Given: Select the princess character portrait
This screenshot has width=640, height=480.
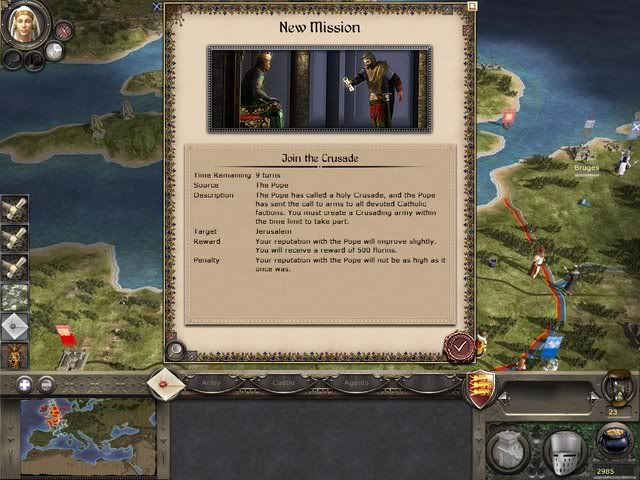Looking at the screenshot, I should coord(25,25).
